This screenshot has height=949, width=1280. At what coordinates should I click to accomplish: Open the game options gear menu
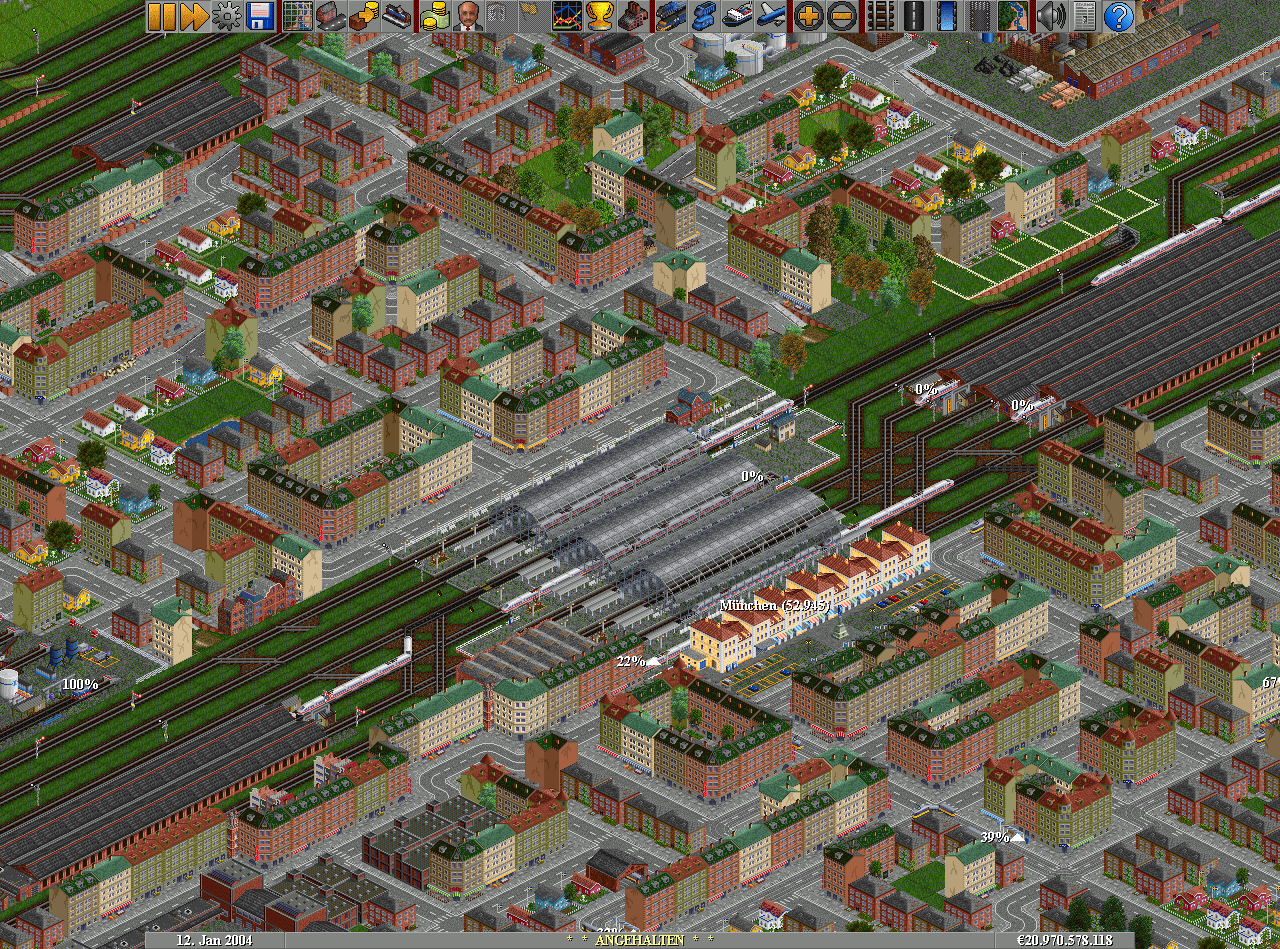(x=227, y=16)
